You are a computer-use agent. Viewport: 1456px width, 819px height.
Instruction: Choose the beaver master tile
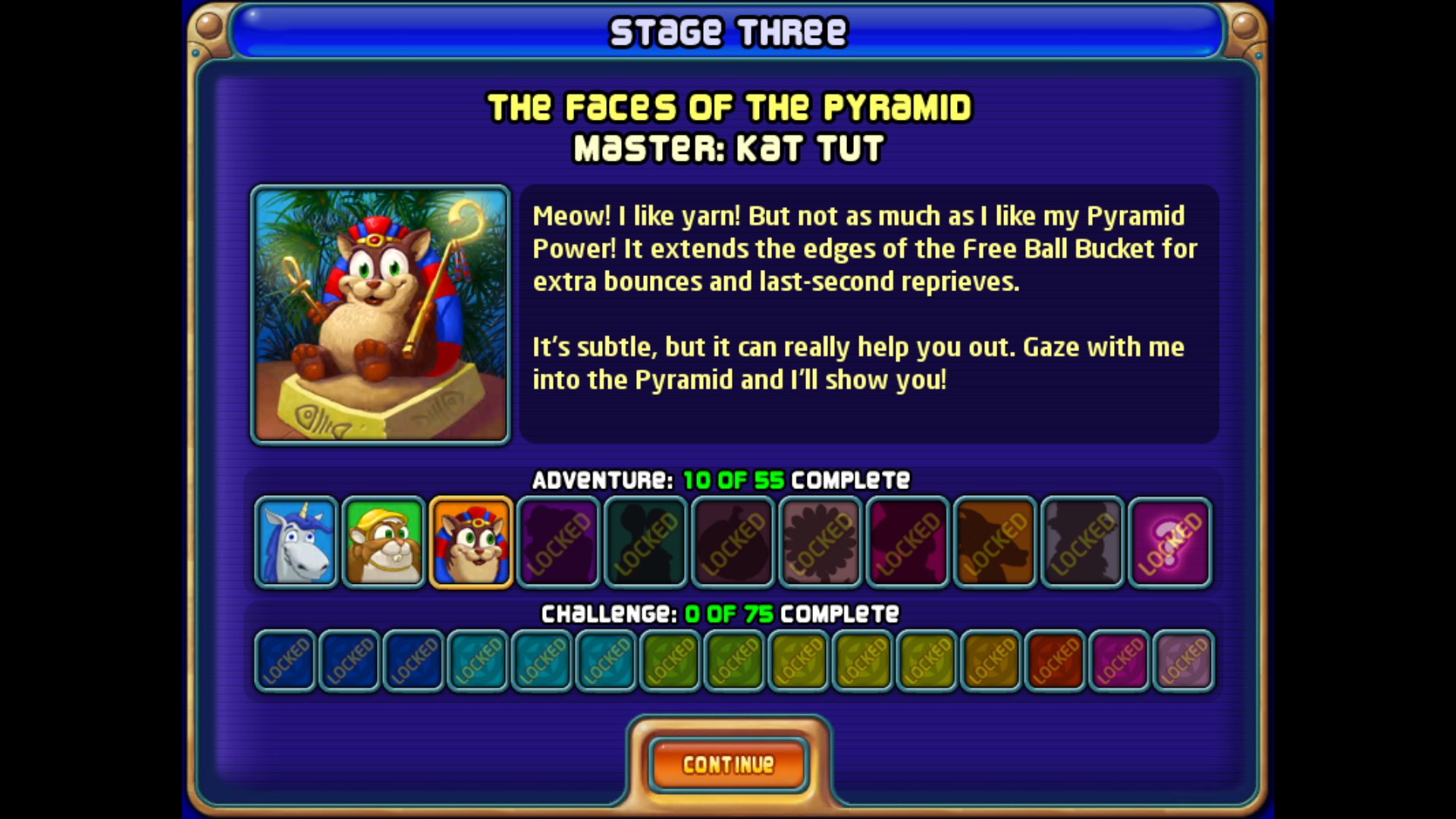(384, 542)
